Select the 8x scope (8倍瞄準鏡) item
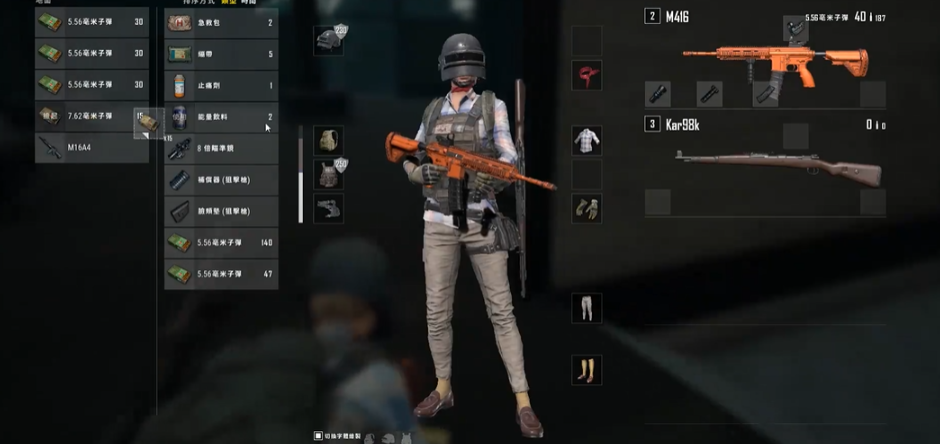This screenshot has height=444, width=940. point(221,148)
